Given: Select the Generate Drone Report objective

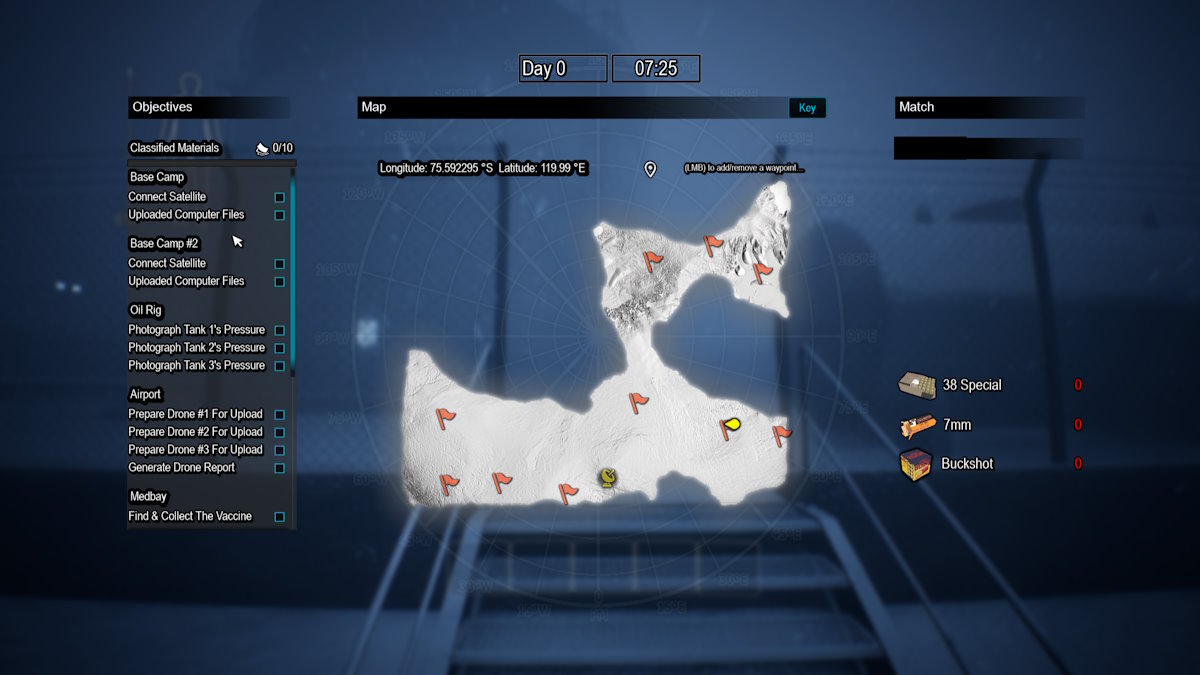Looking at the screenshot, I should click(x=194, y=468).
